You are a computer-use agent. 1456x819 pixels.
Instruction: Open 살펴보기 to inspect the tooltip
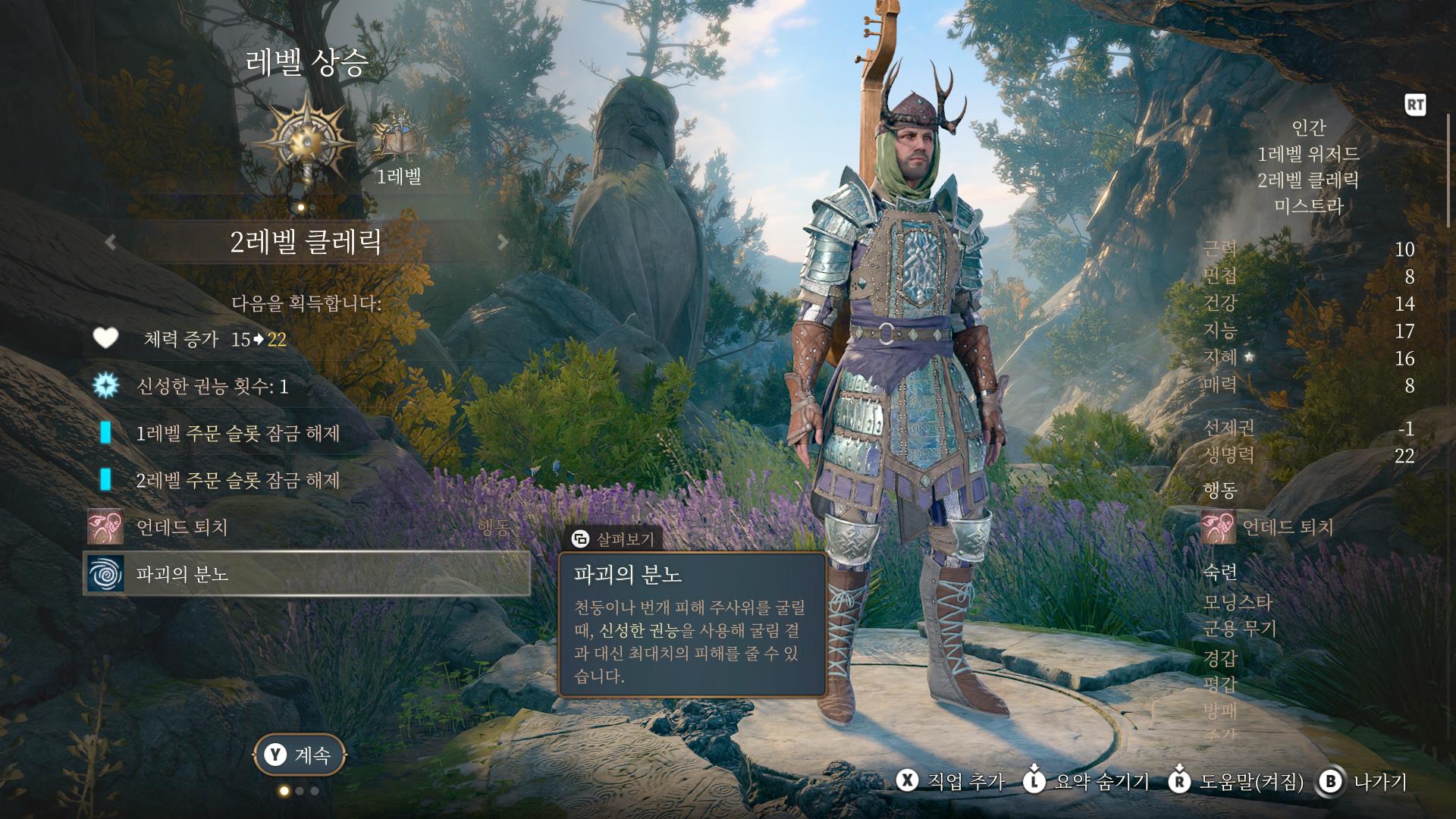(x=614, y=539)
